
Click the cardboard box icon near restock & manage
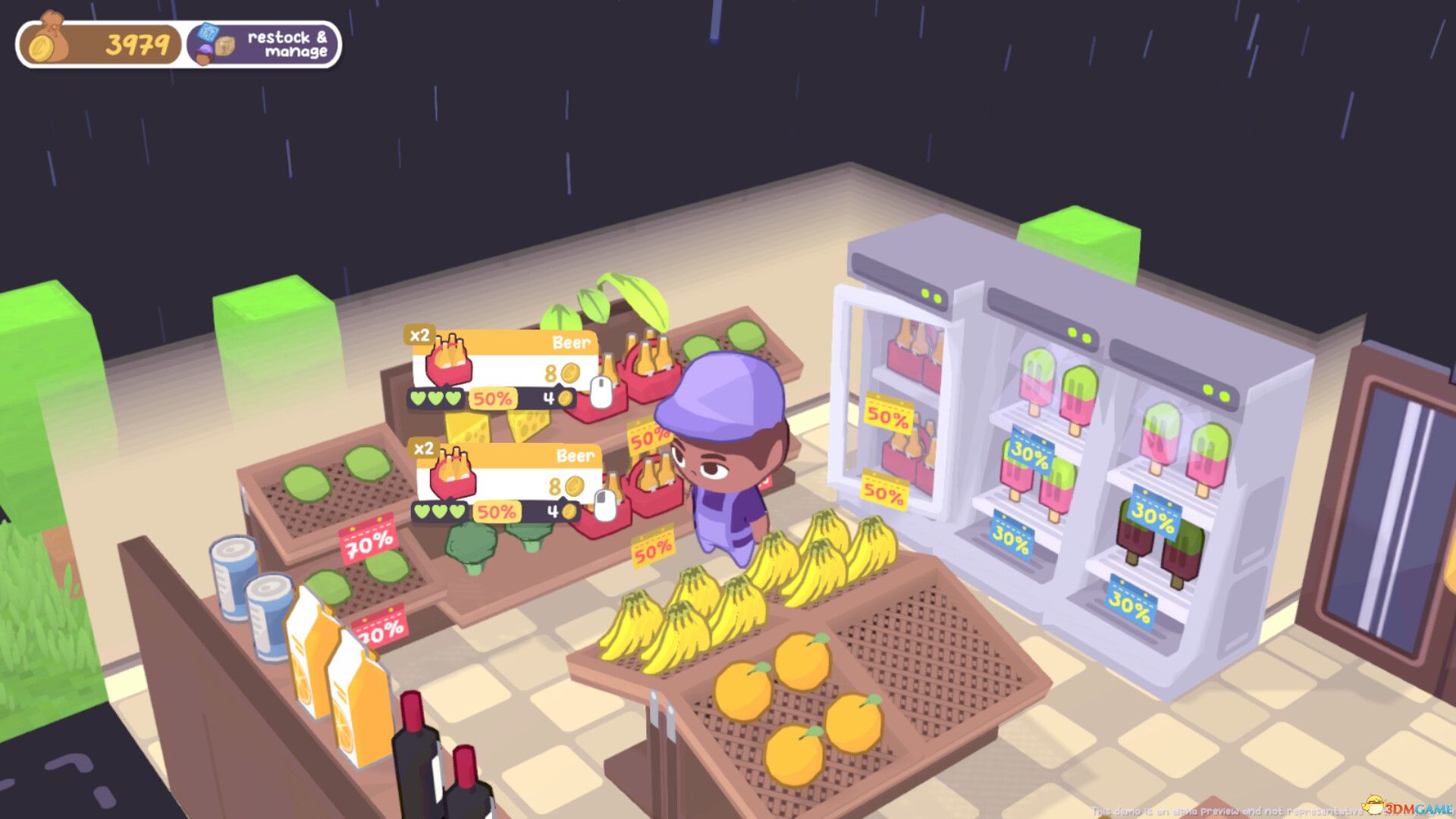pos(225,45)
